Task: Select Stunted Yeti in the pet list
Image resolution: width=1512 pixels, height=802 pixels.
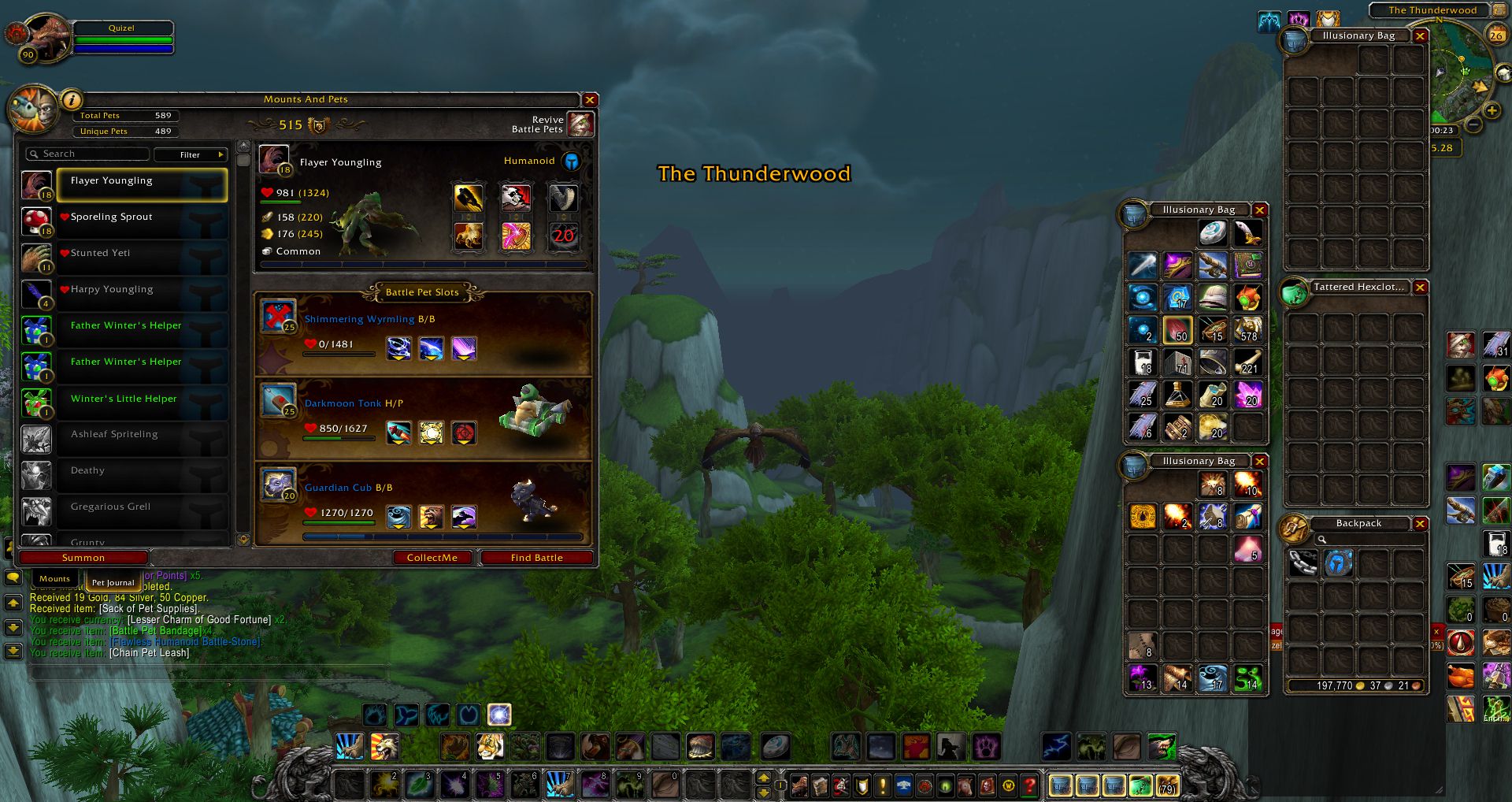Action: (x=142, y=254)
